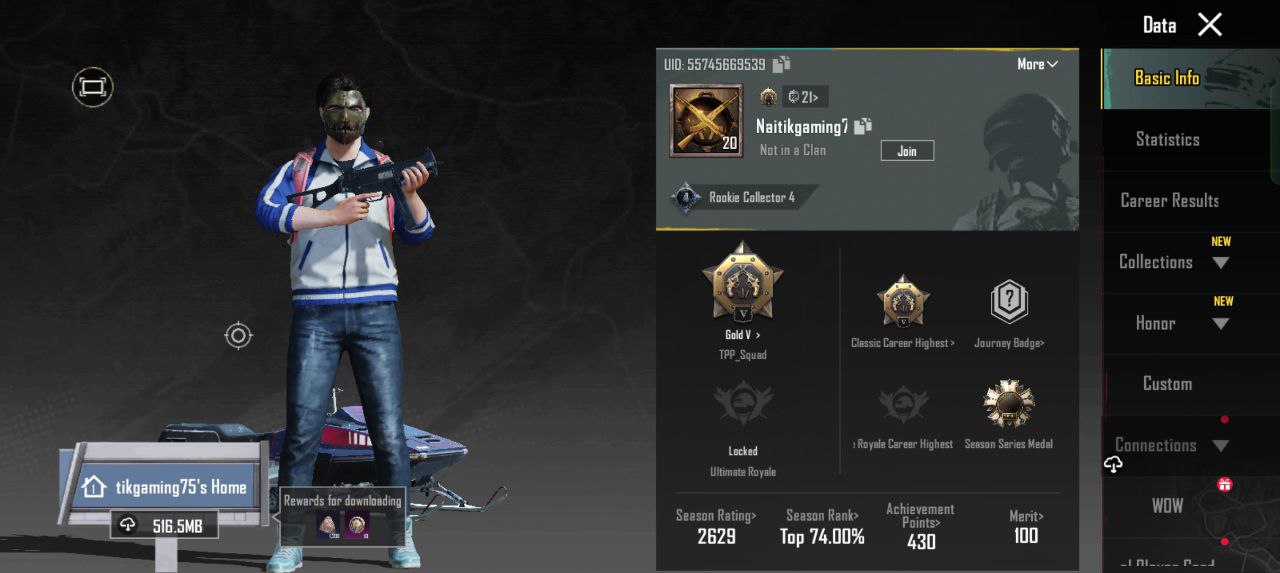The image size is (1280, 573).
Task: Expand the Connections section
Action: (x=1220, y=446)
